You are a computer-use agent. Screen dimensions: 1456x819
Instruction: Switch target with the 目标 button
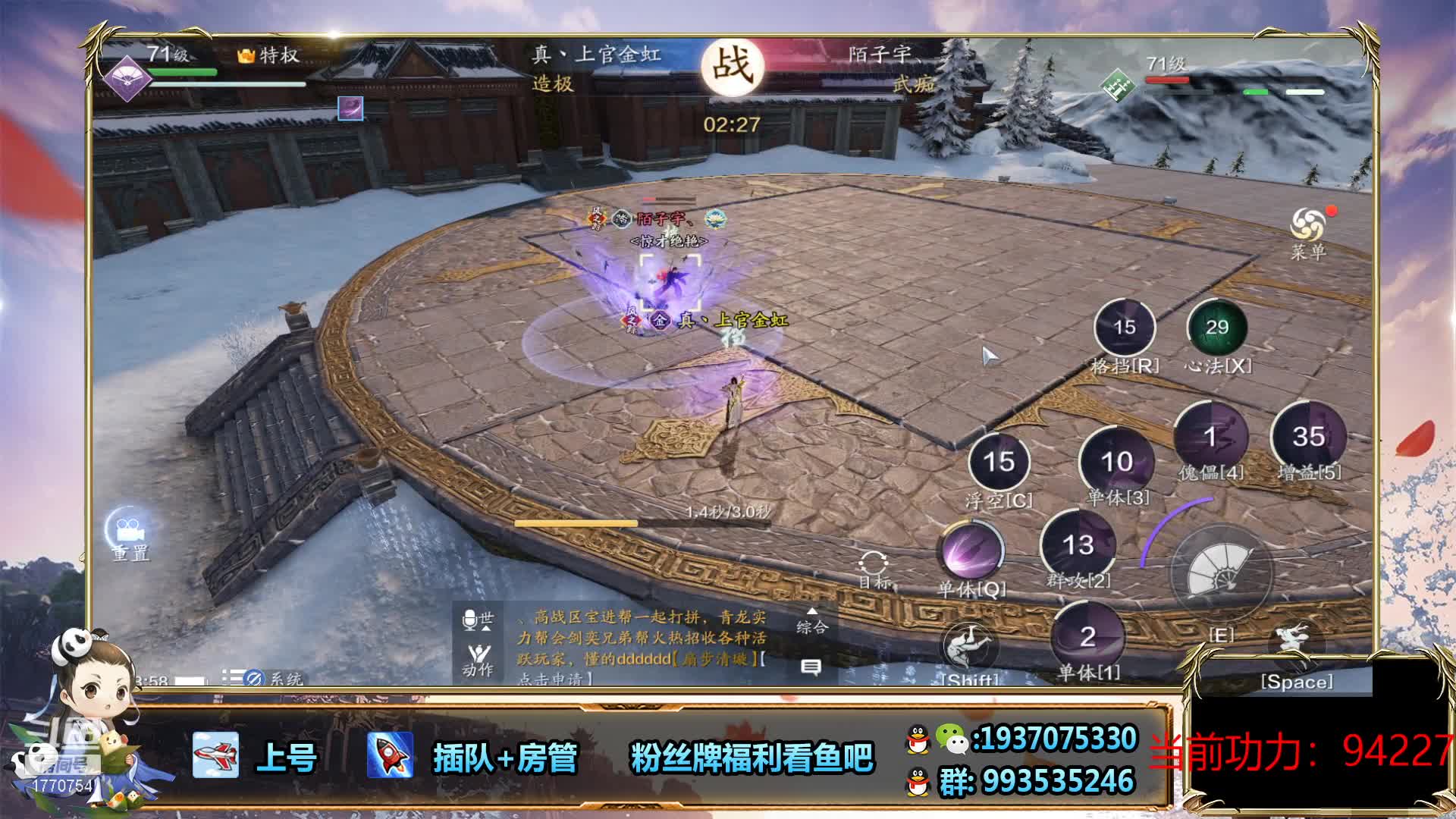tap(874, 569)
